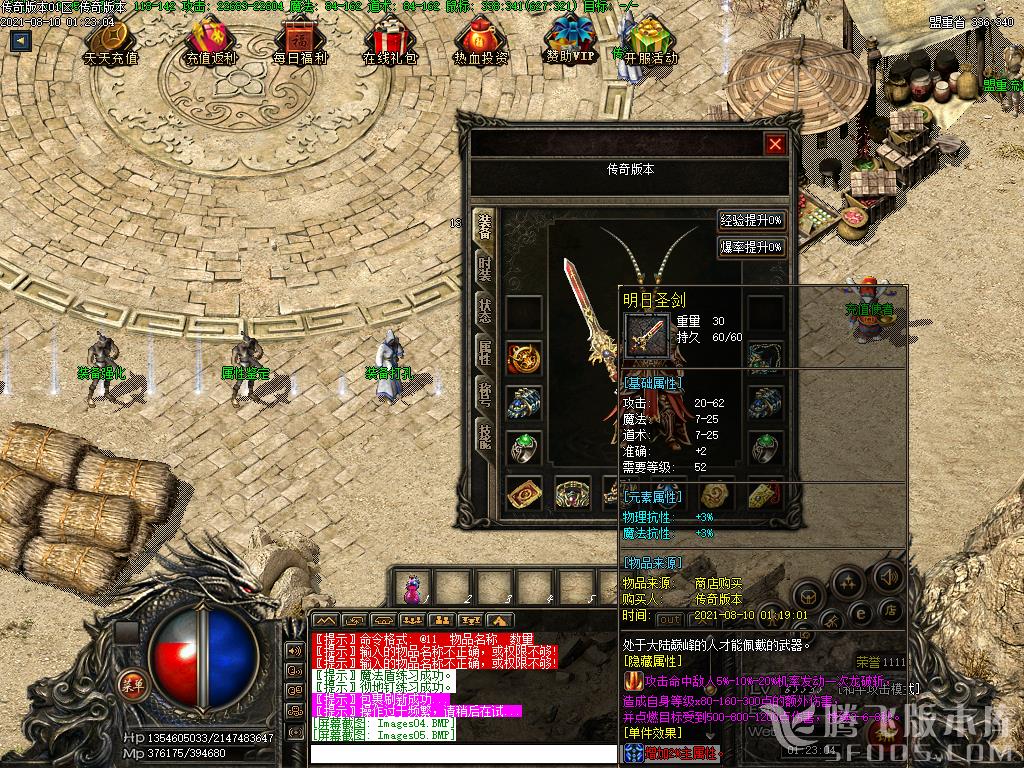1024x768 pixels.
Task: Click the 经验提升0% experience boost button
Action: 751,220
